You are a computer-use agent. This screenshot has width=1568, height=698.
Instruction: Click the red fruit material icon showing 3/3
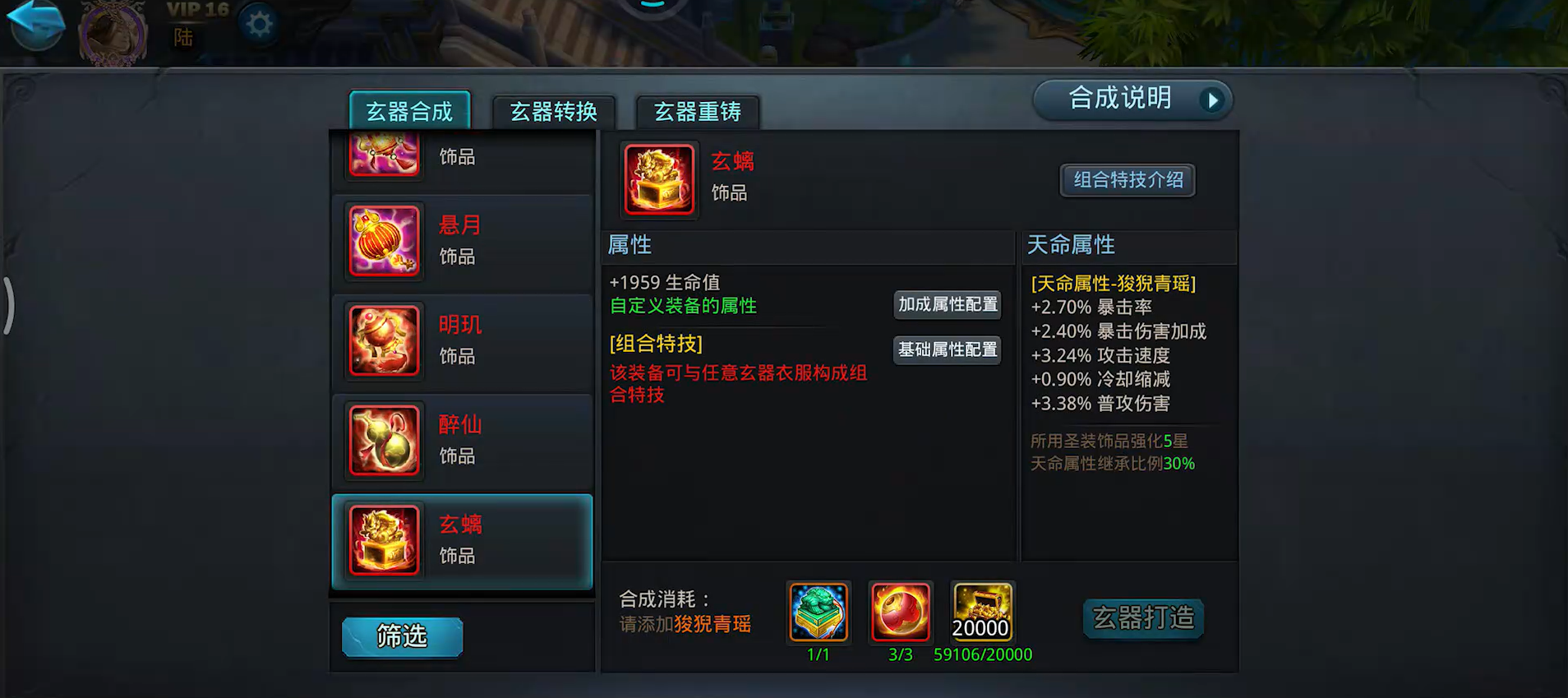[900, 612]
